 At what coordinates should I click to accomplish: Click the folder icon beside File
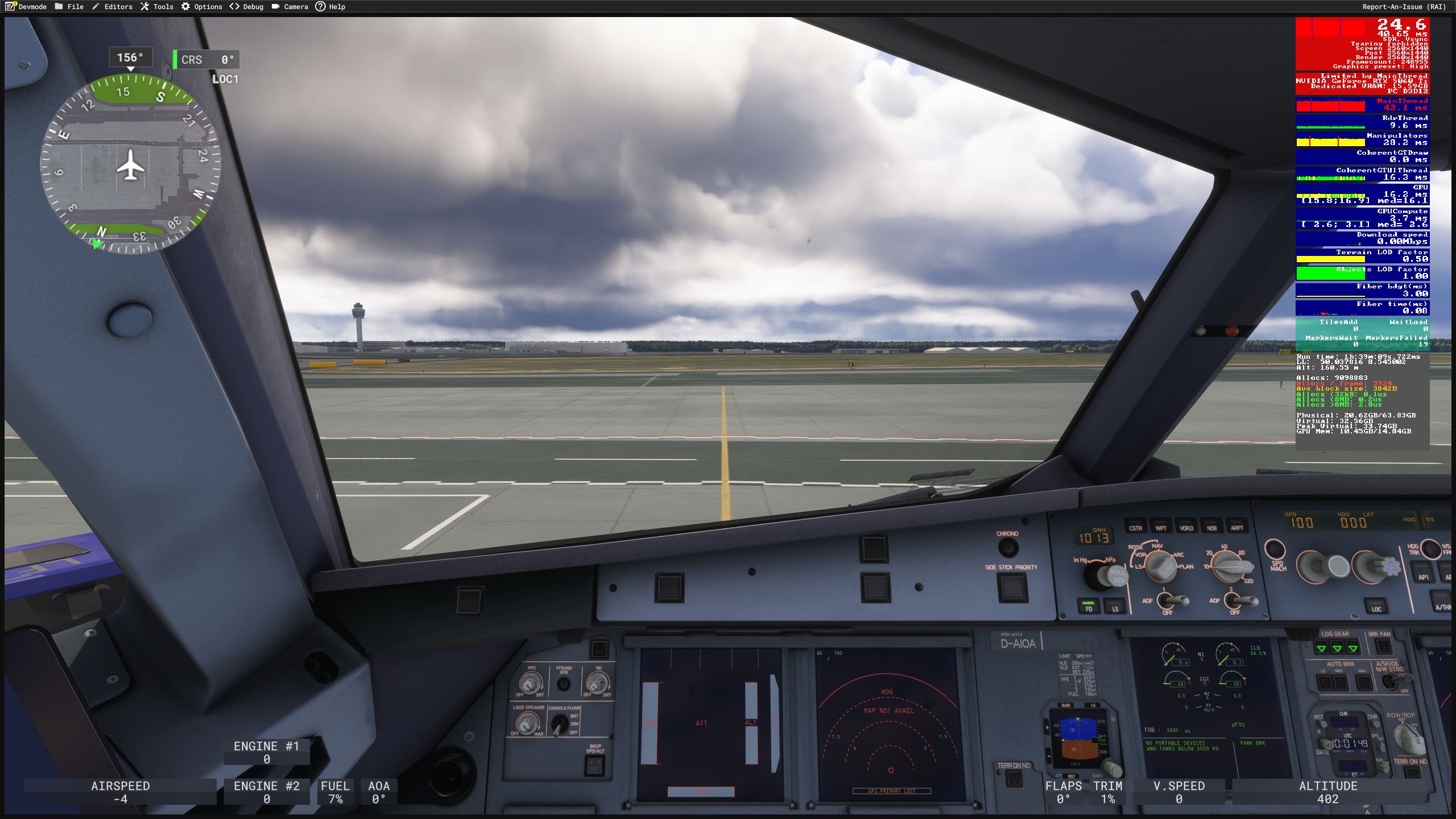pos(59,6)
